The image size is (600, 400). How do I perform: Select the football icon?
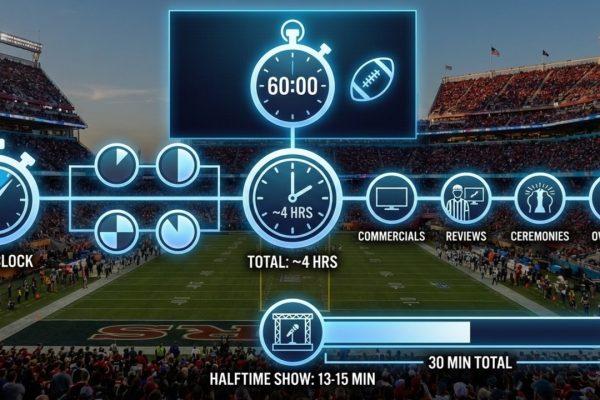[370, 80]
